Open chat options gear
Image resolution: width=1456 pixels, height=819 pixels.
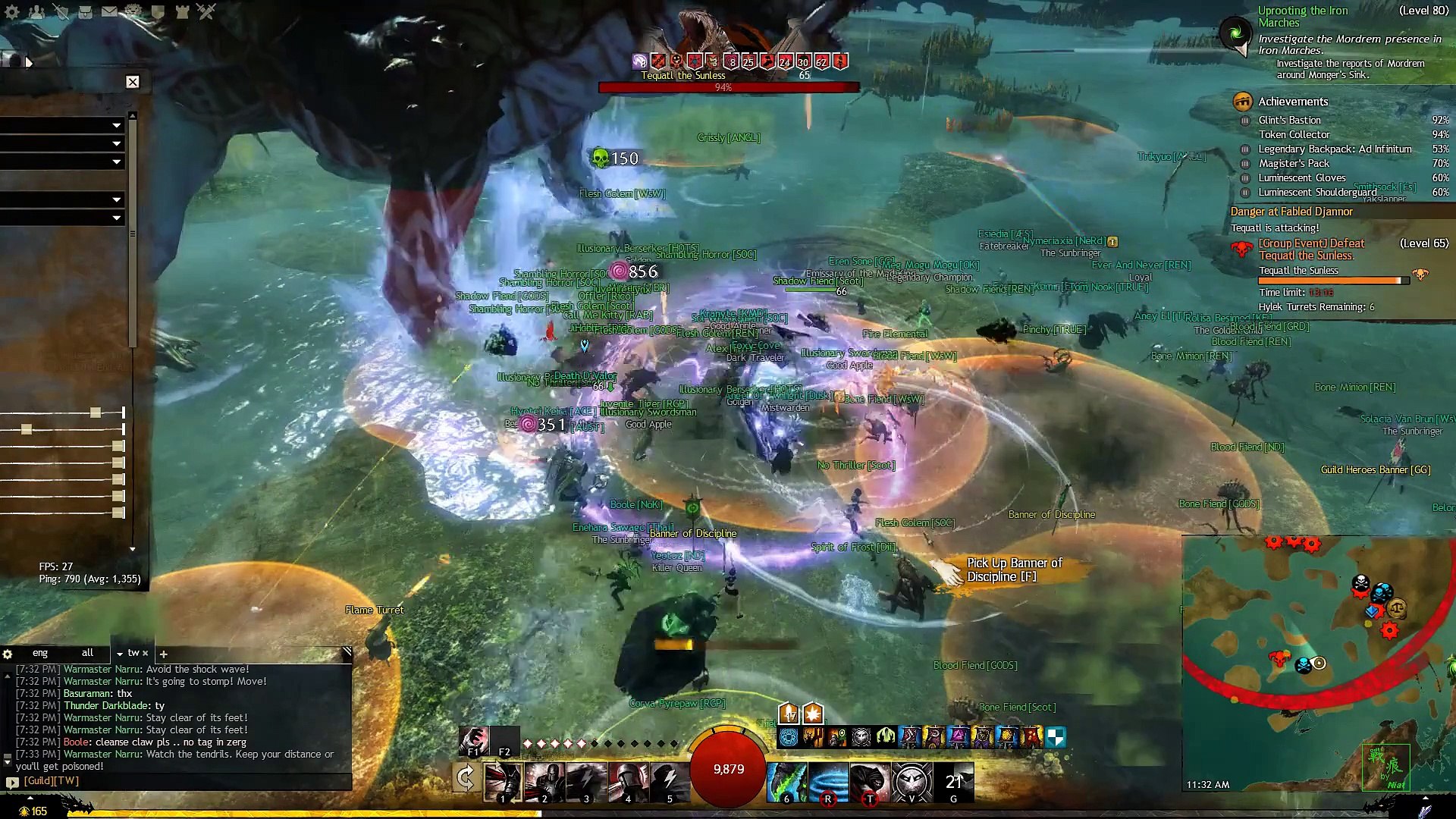point(8,654)
